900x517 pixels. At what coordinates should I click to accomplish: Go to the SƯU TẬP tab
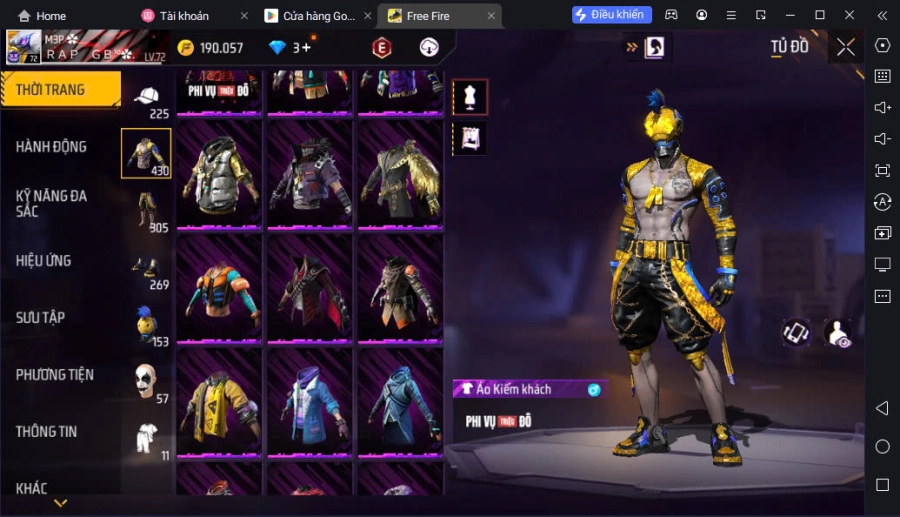coord(42,318)
